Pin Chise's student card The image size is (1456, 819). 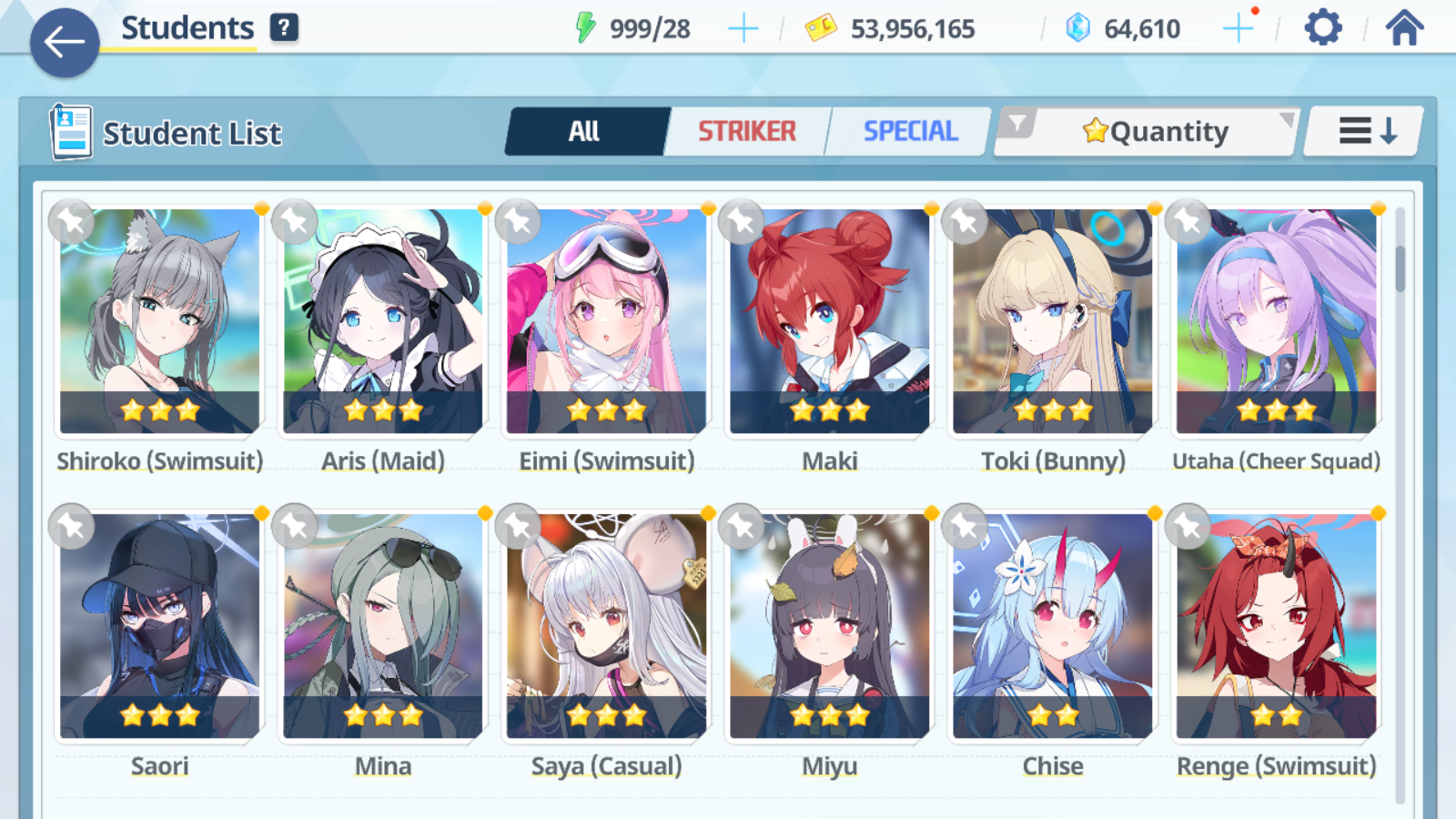(966, 527)
